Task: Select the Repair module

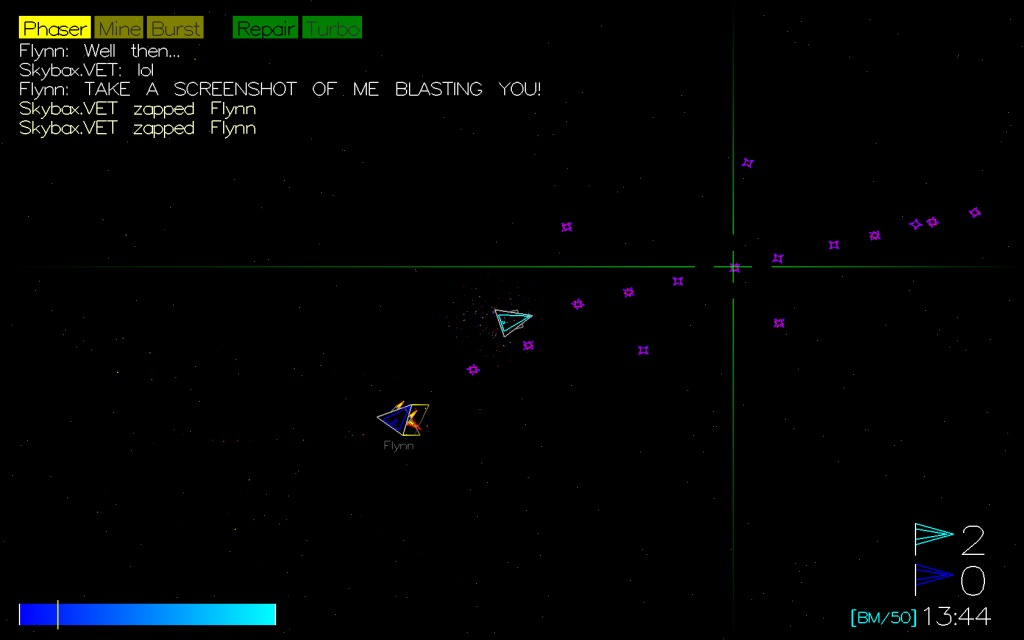Action: pos(265,28)
